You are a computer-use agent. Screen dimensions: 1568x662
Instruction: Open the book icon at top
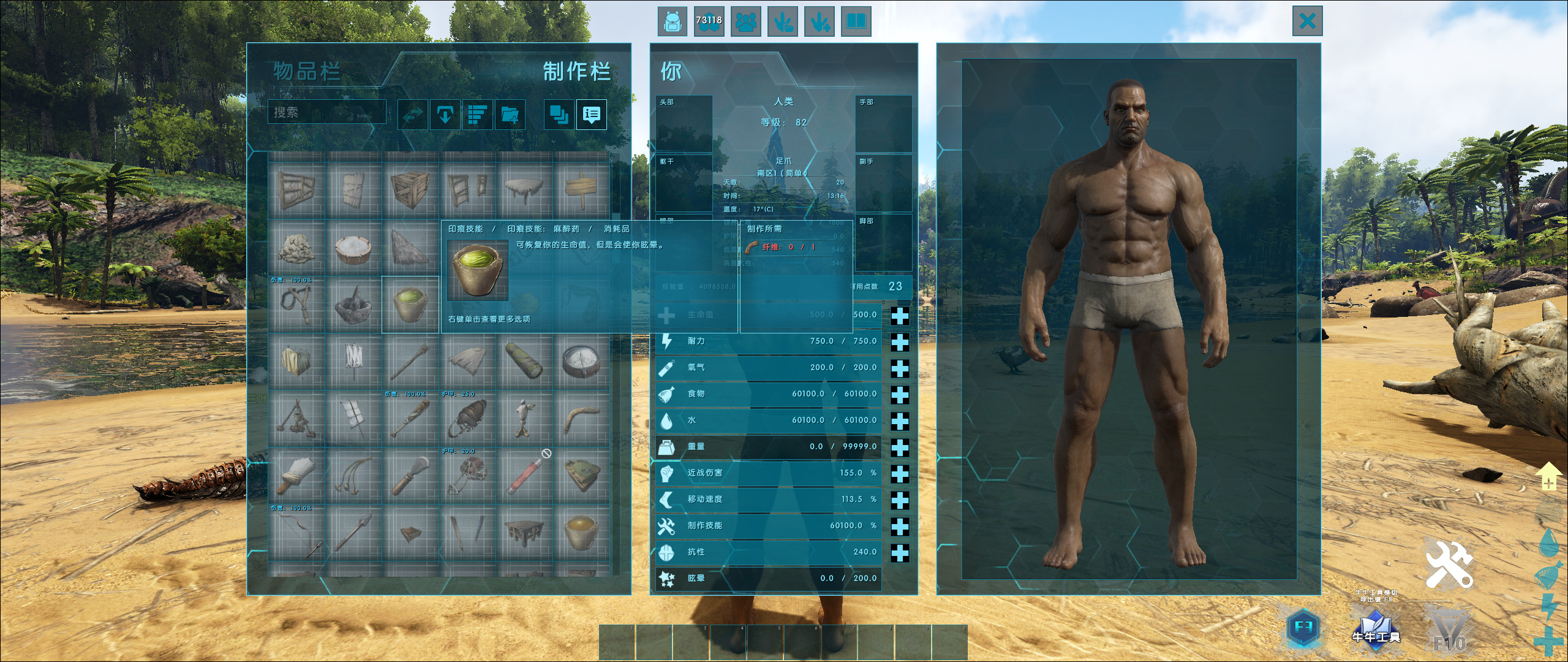click(856, 22)
